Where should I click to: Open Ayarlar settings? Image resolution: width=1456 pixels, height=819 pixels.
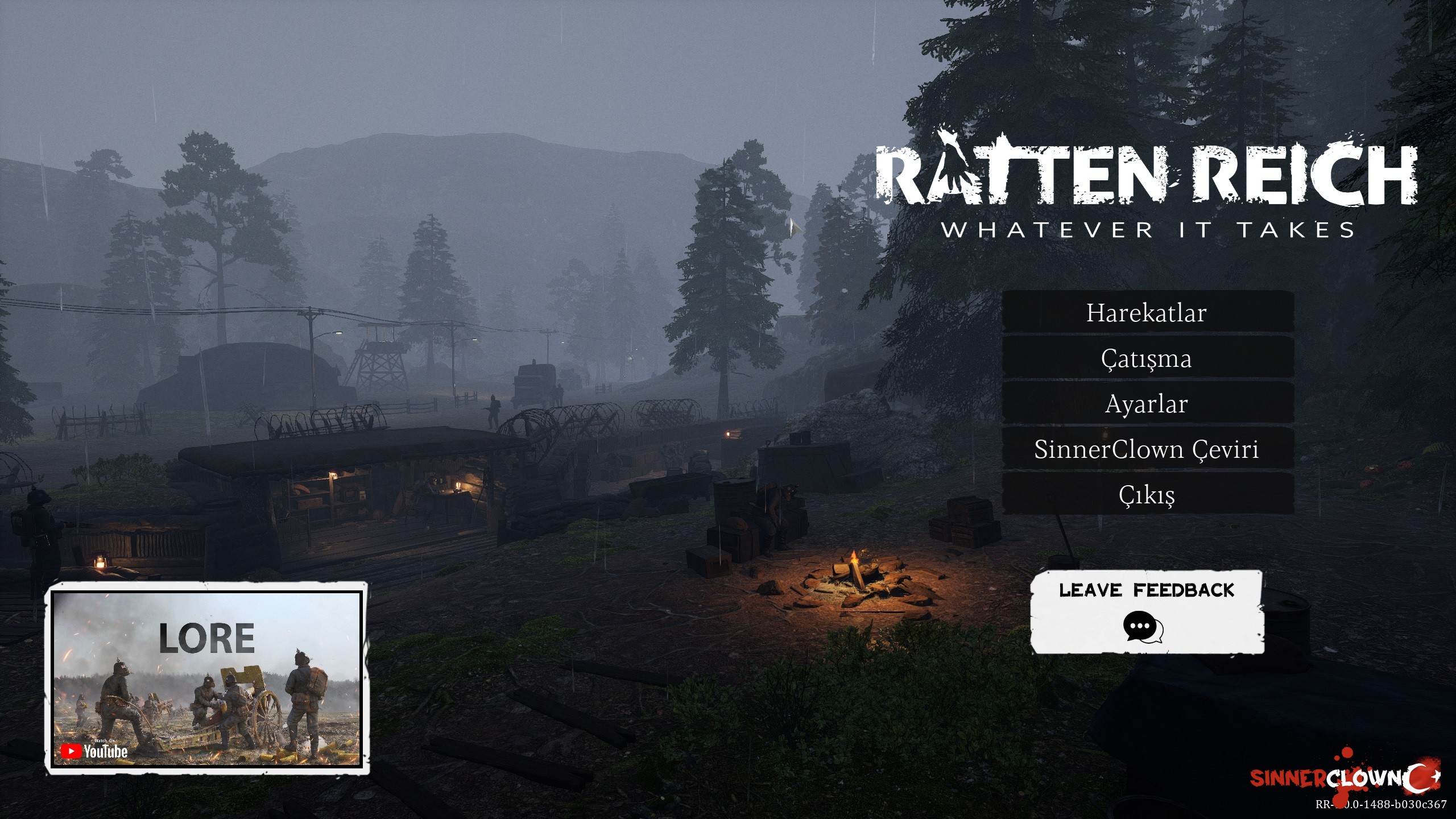tap(1147, 404)
